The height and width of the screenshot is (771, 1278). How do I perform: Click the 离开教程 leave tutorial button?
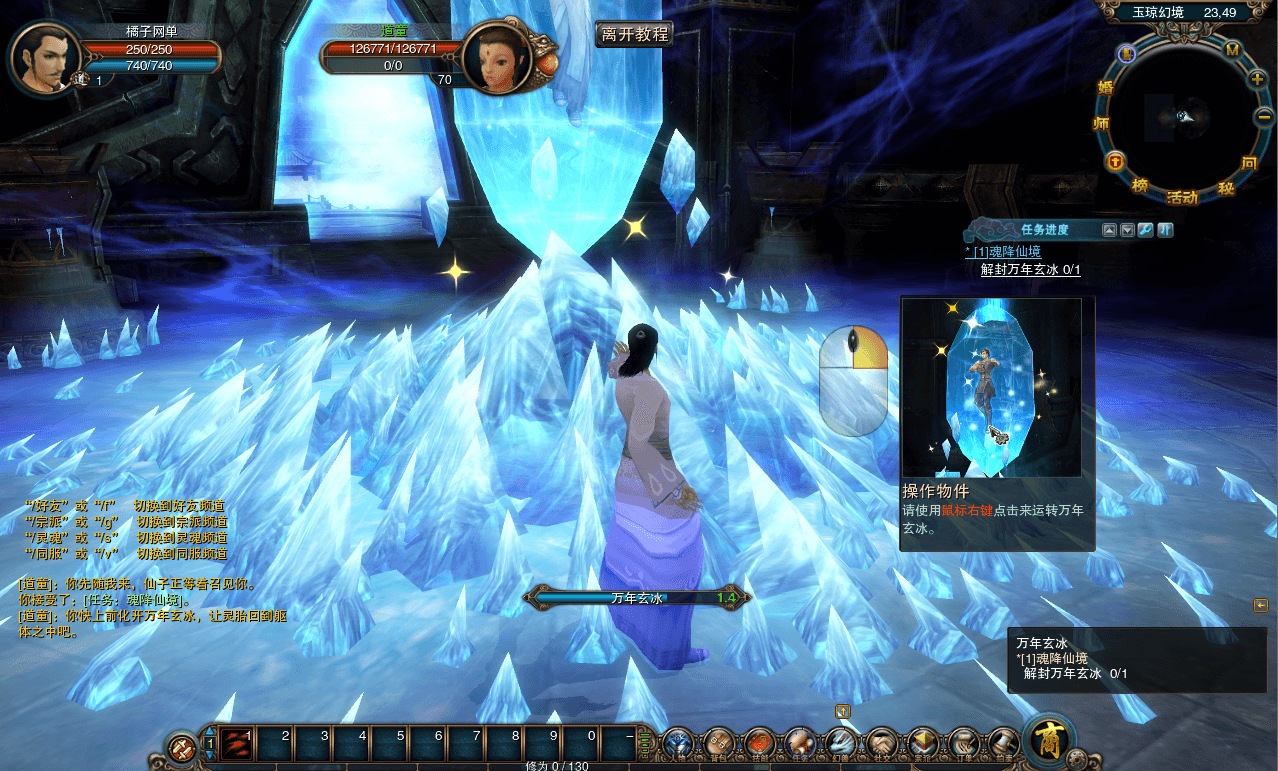coord(634,34)
